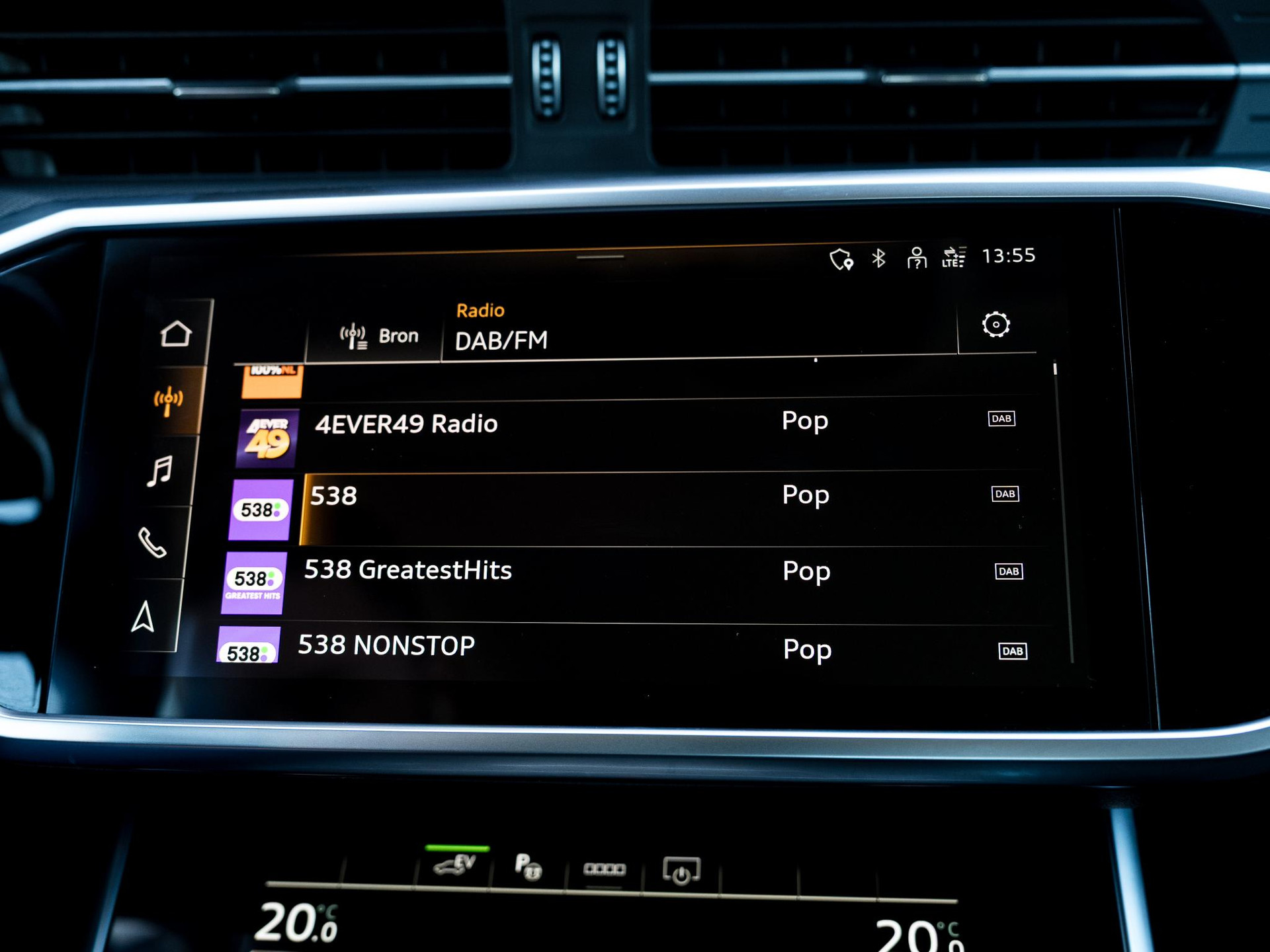The image size is (1270, 952).
Task: Open the home screen icon
Action: tap(175, 334)
